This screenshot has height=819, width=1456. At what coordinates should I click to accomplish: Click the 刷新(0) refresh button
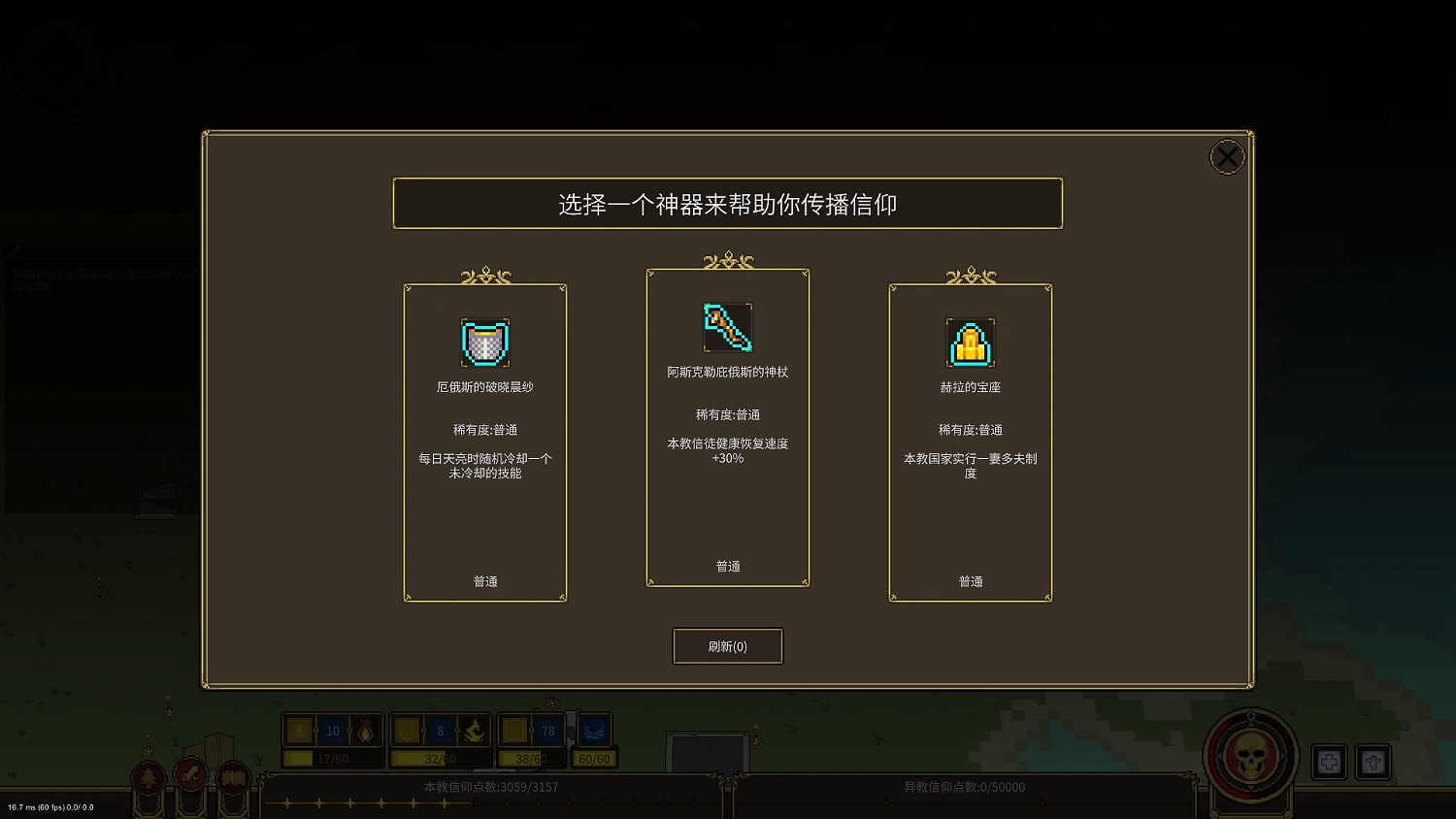[x=727, y=646]
